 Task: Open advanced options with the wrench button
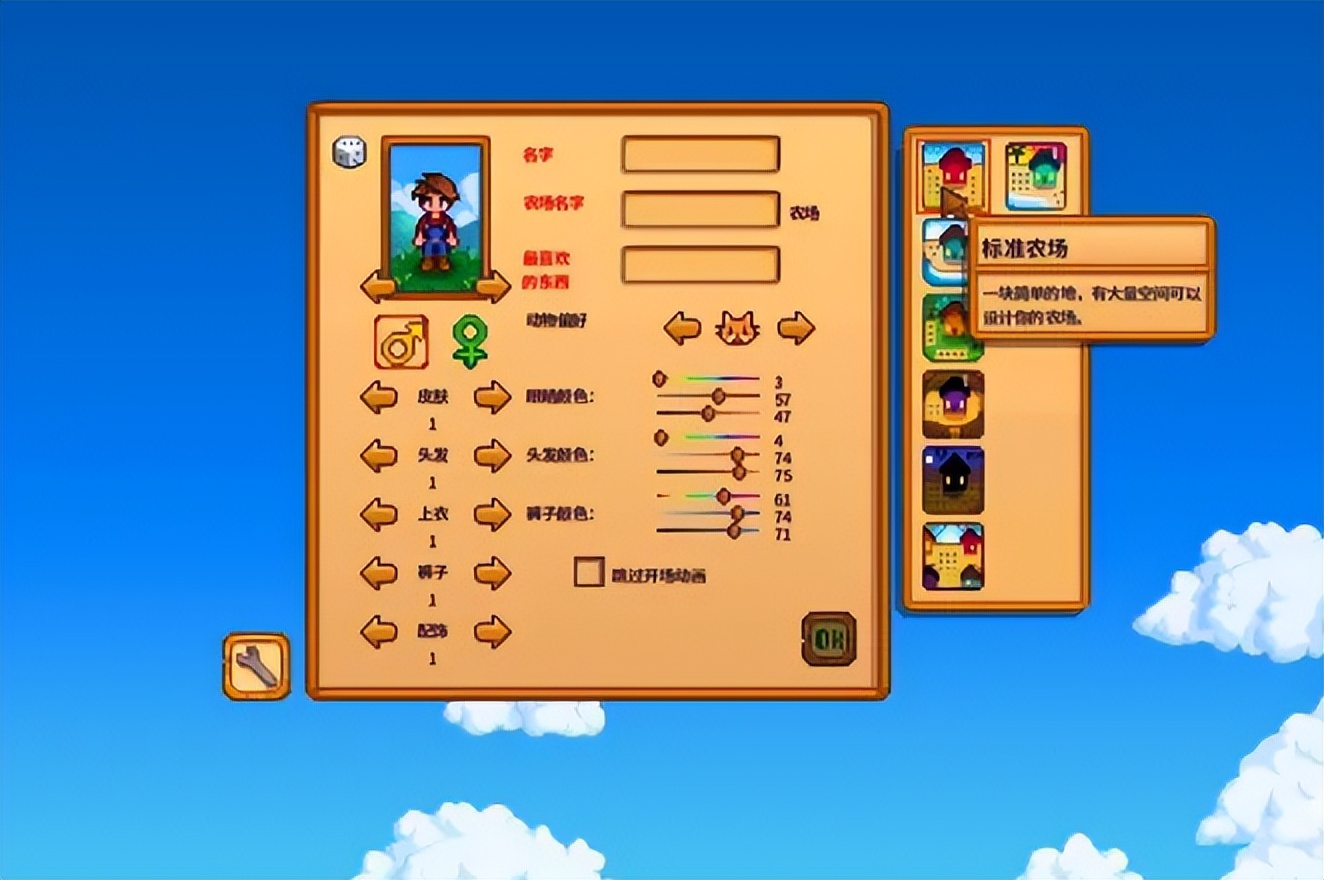pos(256,666)
